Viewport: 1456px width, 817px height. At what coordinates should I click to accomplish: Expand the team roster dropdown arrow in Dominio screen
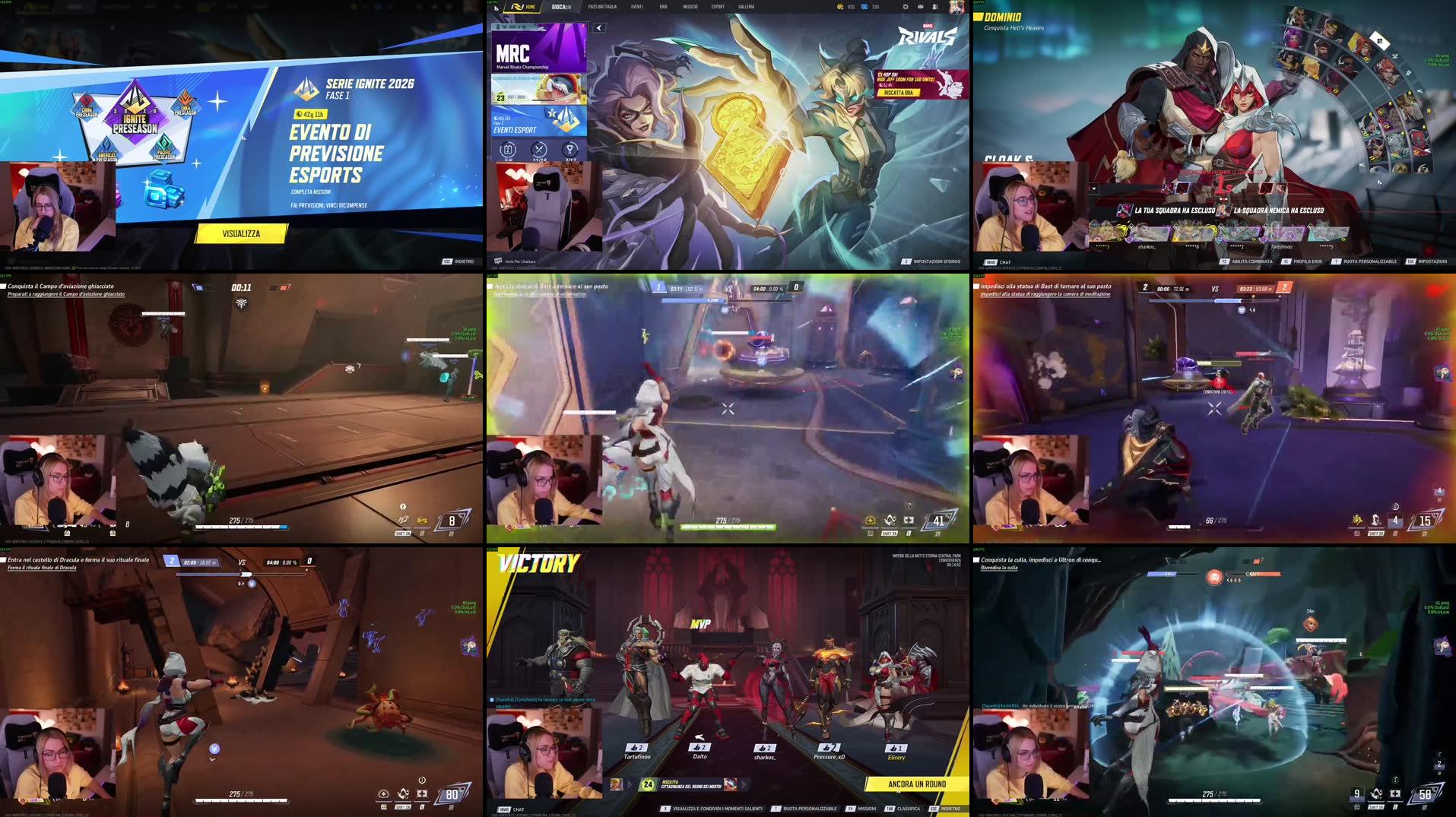coord(1094,188)
